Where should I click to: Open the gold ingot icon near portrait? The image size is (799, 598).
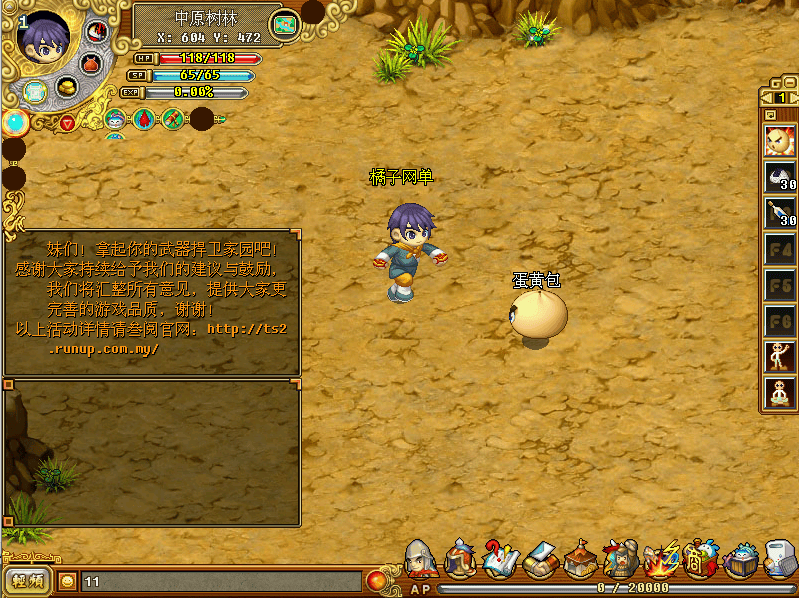67,86
